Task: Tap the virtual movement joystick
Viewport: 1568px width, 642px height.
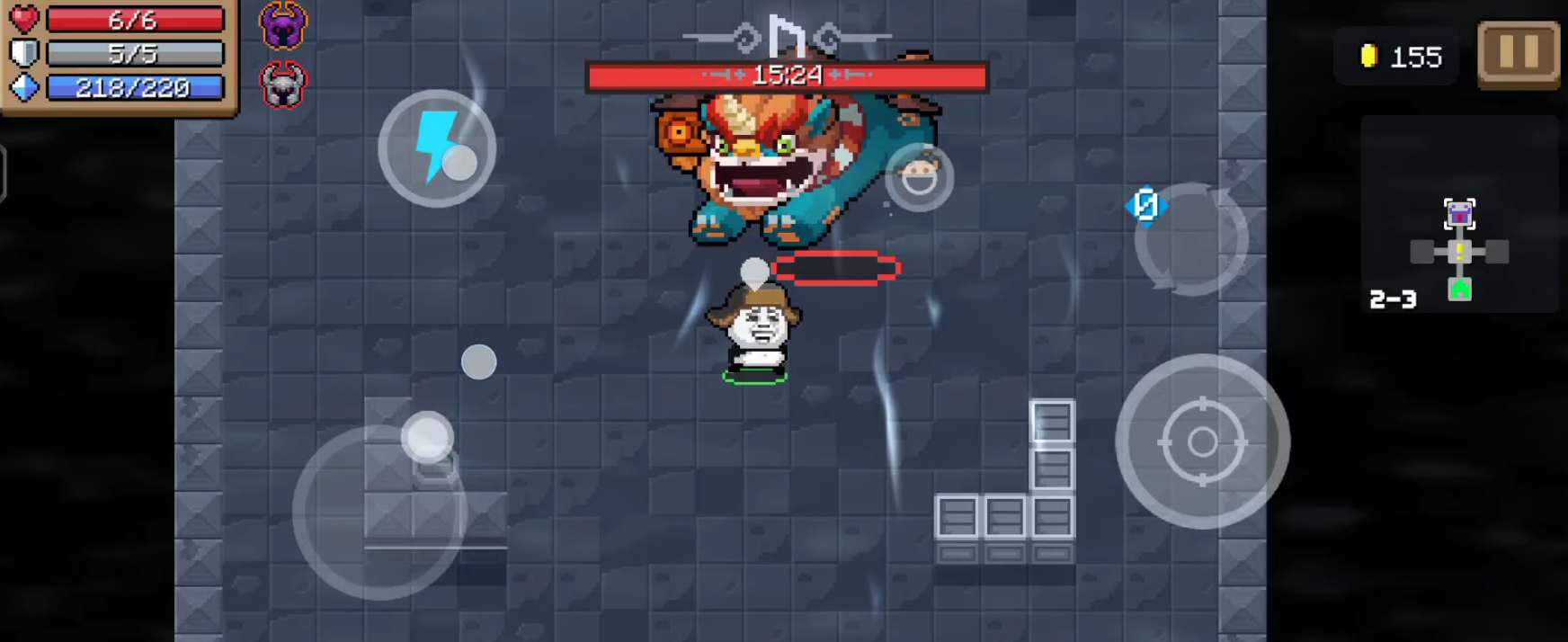Action: click(379, 511)
